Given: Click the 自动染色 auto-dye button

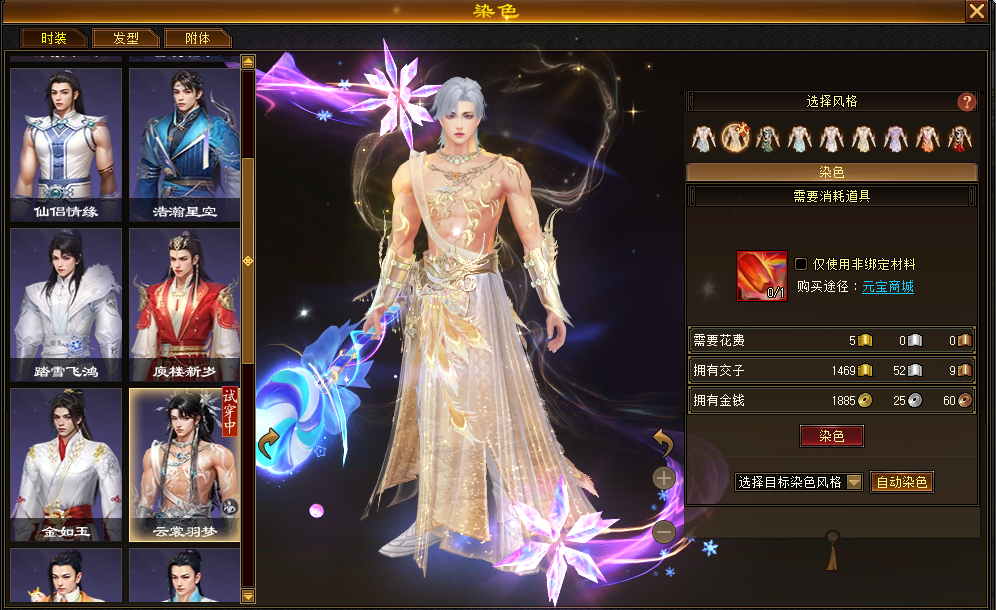Looking at the screenshot, I should pyautogui.click(x=902, y=482).
